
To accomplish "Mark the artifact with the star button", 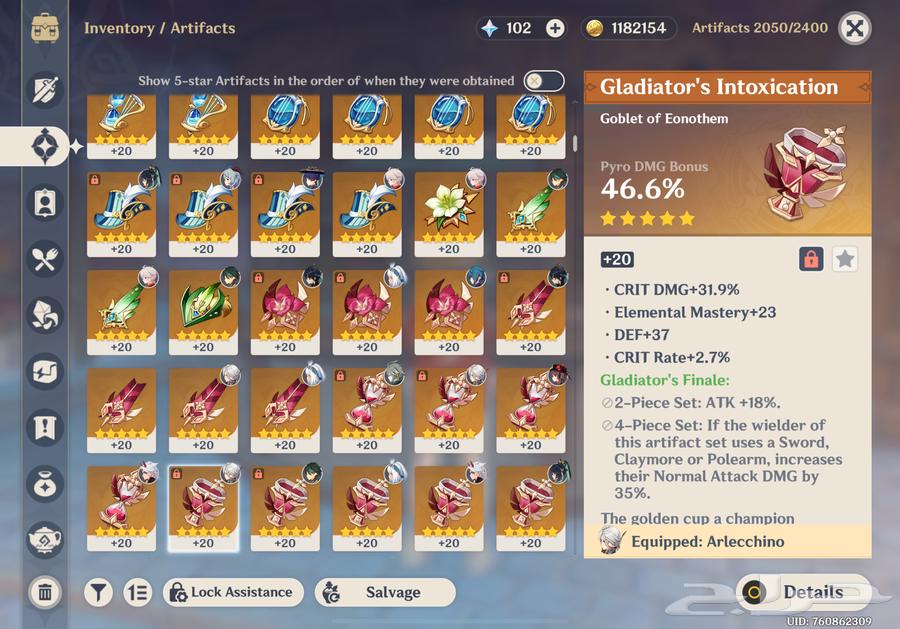I will (845, 259).
